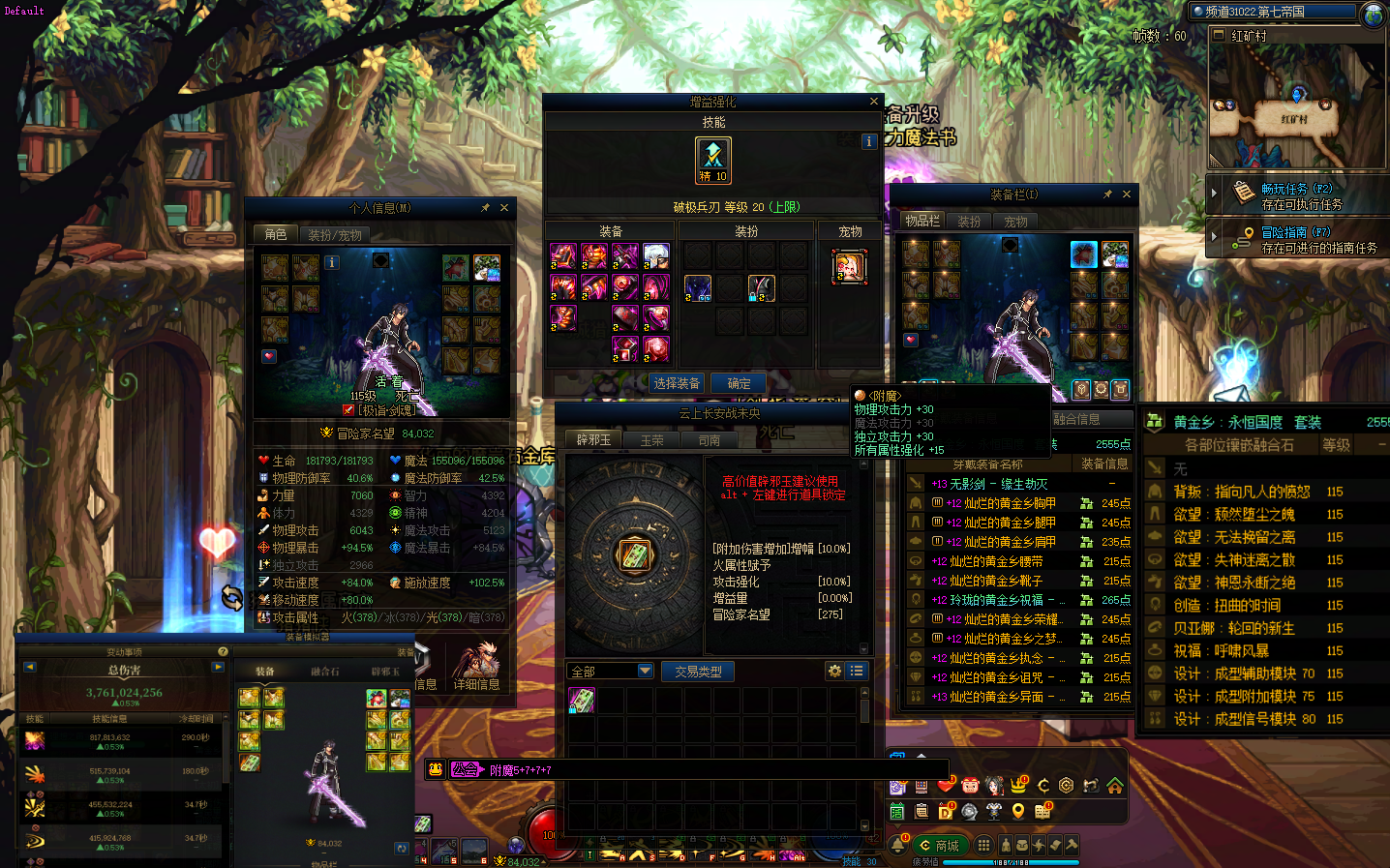1390x868 pixels.
Task: Select the 破极兵刃 skill icon
Action: (713, 160)
